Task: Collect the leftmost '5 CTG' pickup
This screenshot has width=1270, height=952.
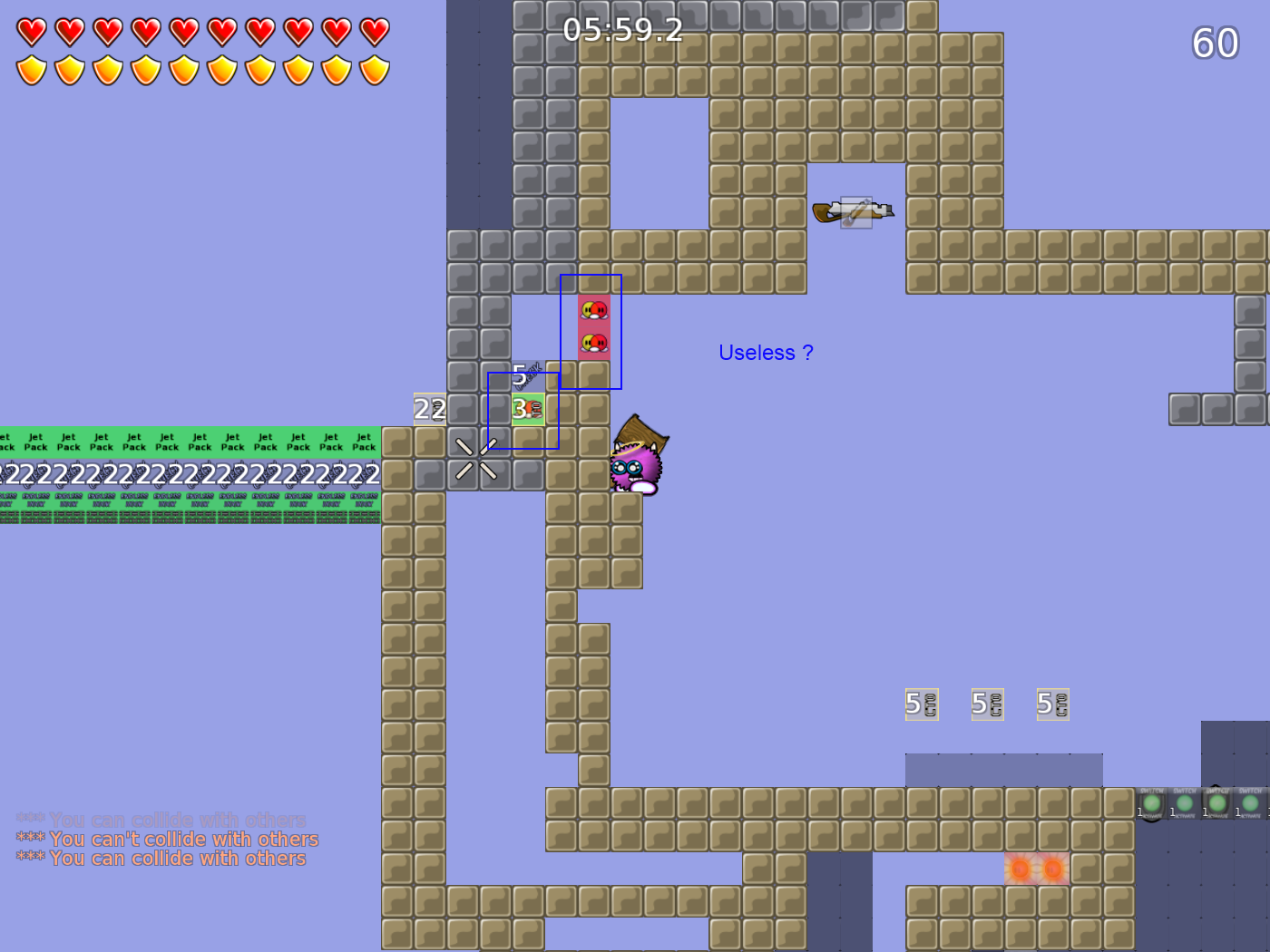Action: coord(921,704)
